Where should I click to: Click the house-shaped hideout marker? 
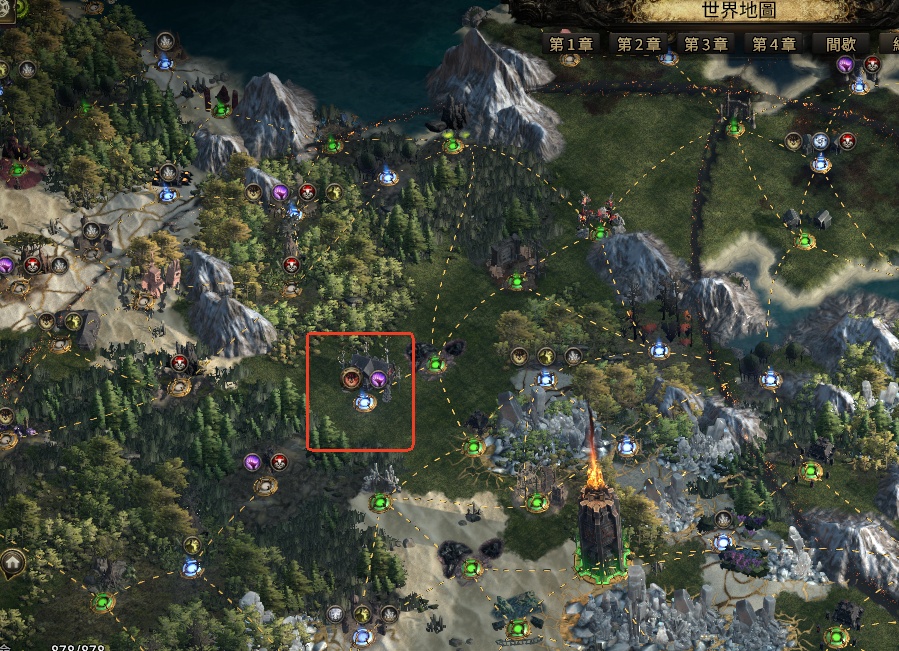coord(14,563)
